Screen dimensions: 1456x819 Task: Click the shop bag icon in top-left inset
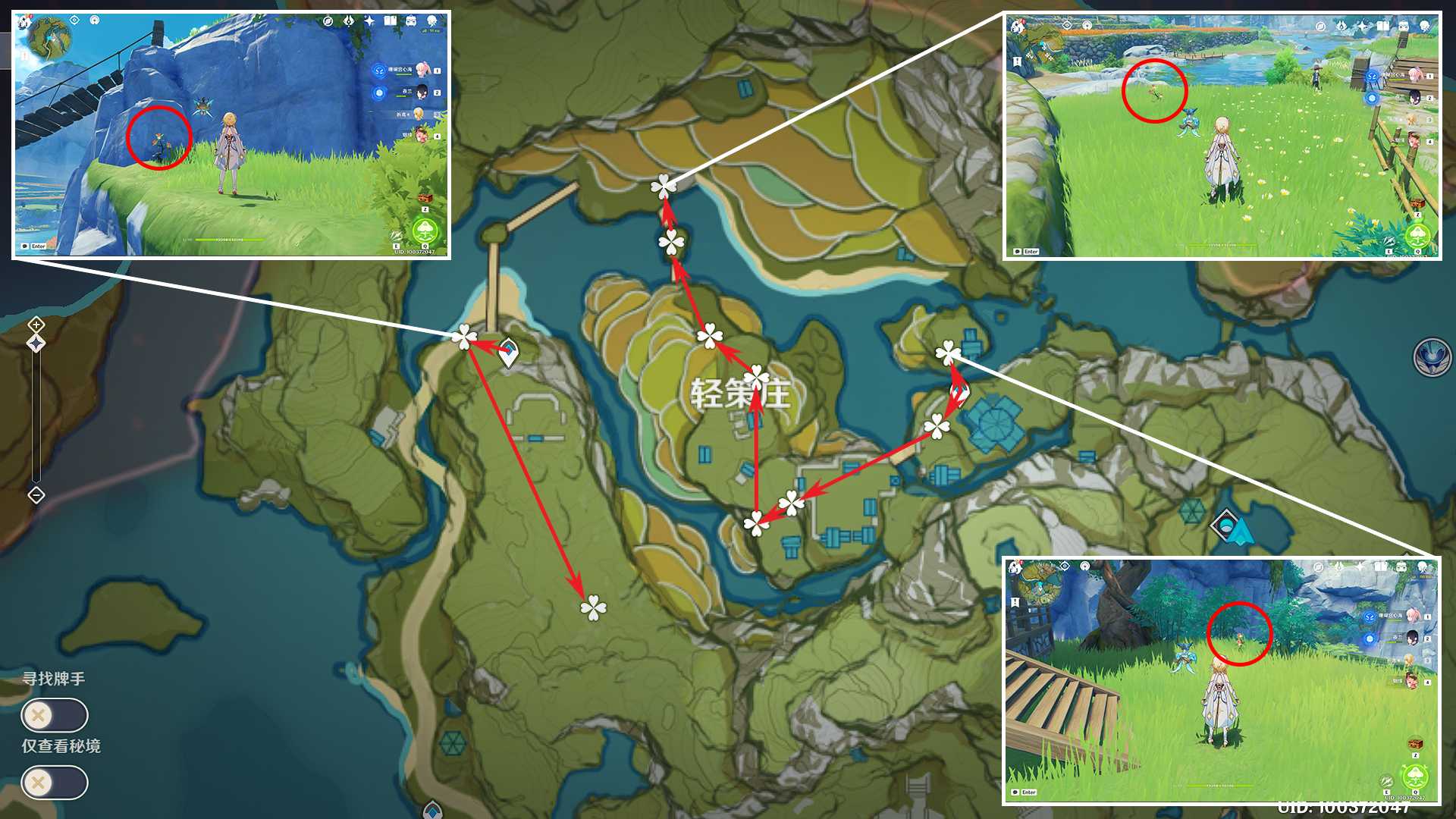coord(410,21)
